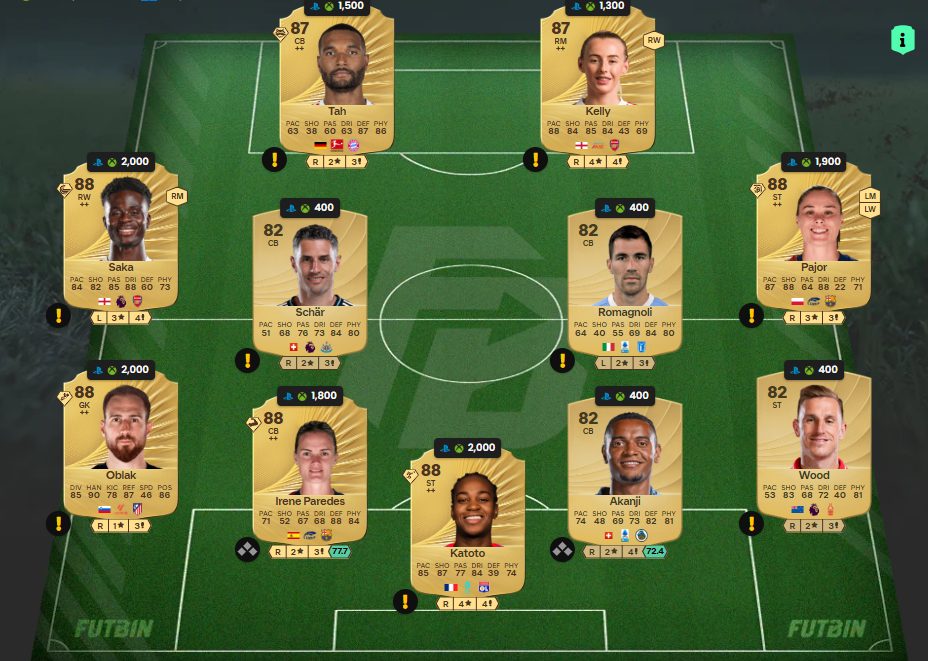Screen dimensions: 928x661
Task: Choose the Akanji player card
Action: tap(625, 475)
